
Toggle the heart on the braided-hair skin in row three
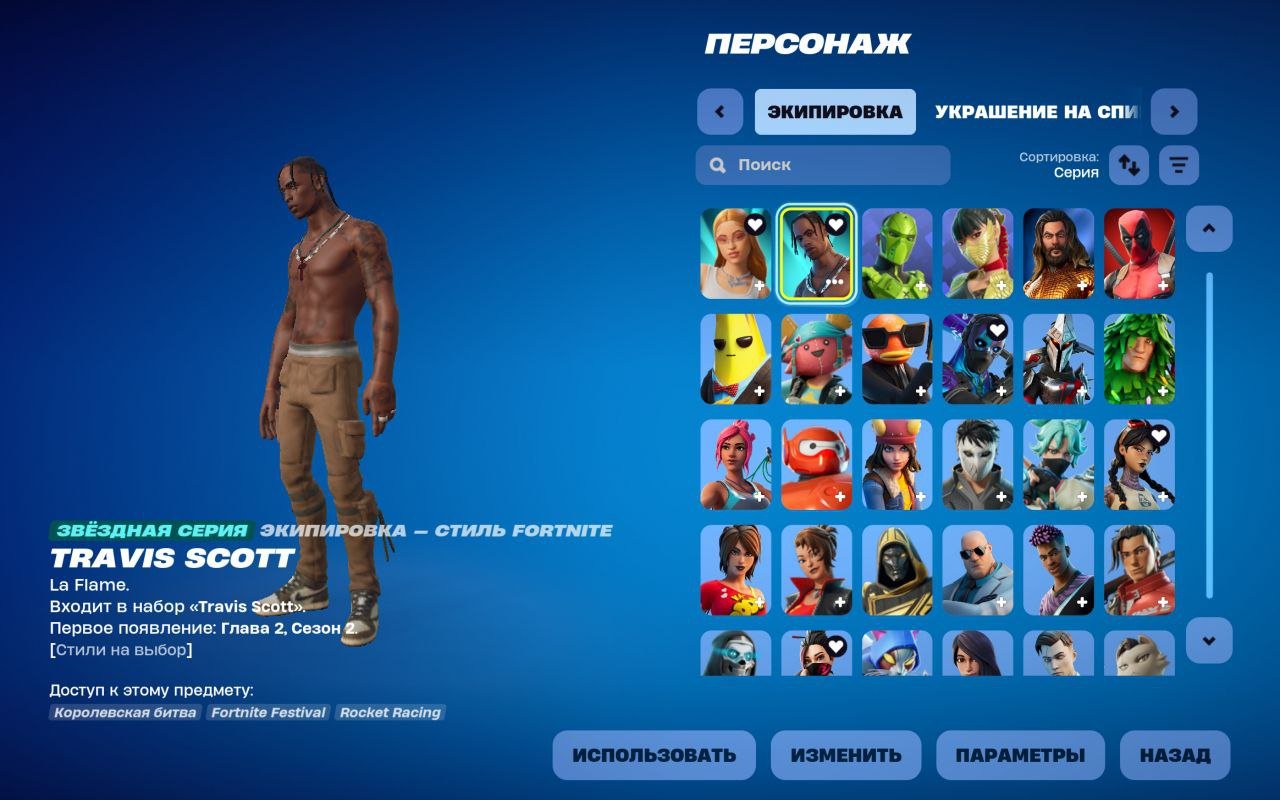(1160, 435)
